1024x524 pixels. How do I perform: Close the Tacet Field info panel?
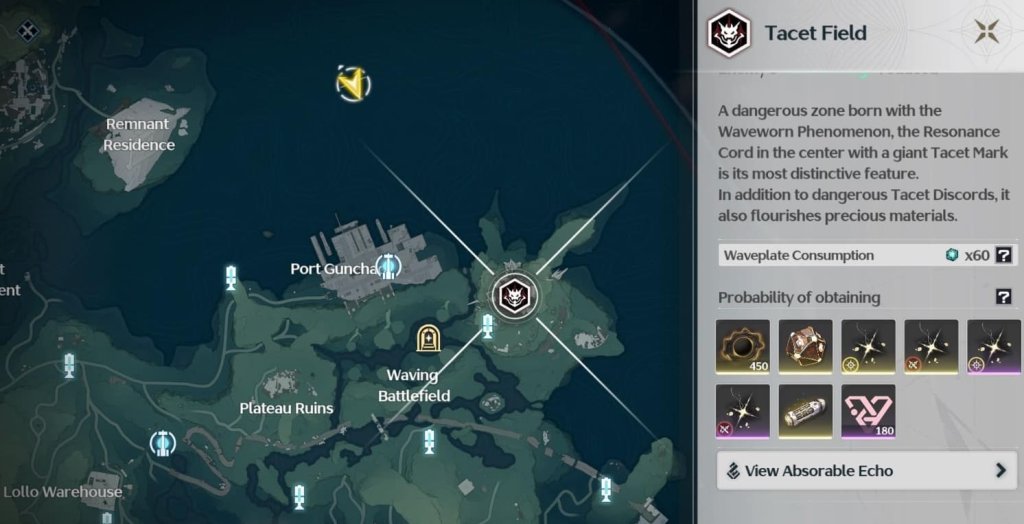[987, 31]
